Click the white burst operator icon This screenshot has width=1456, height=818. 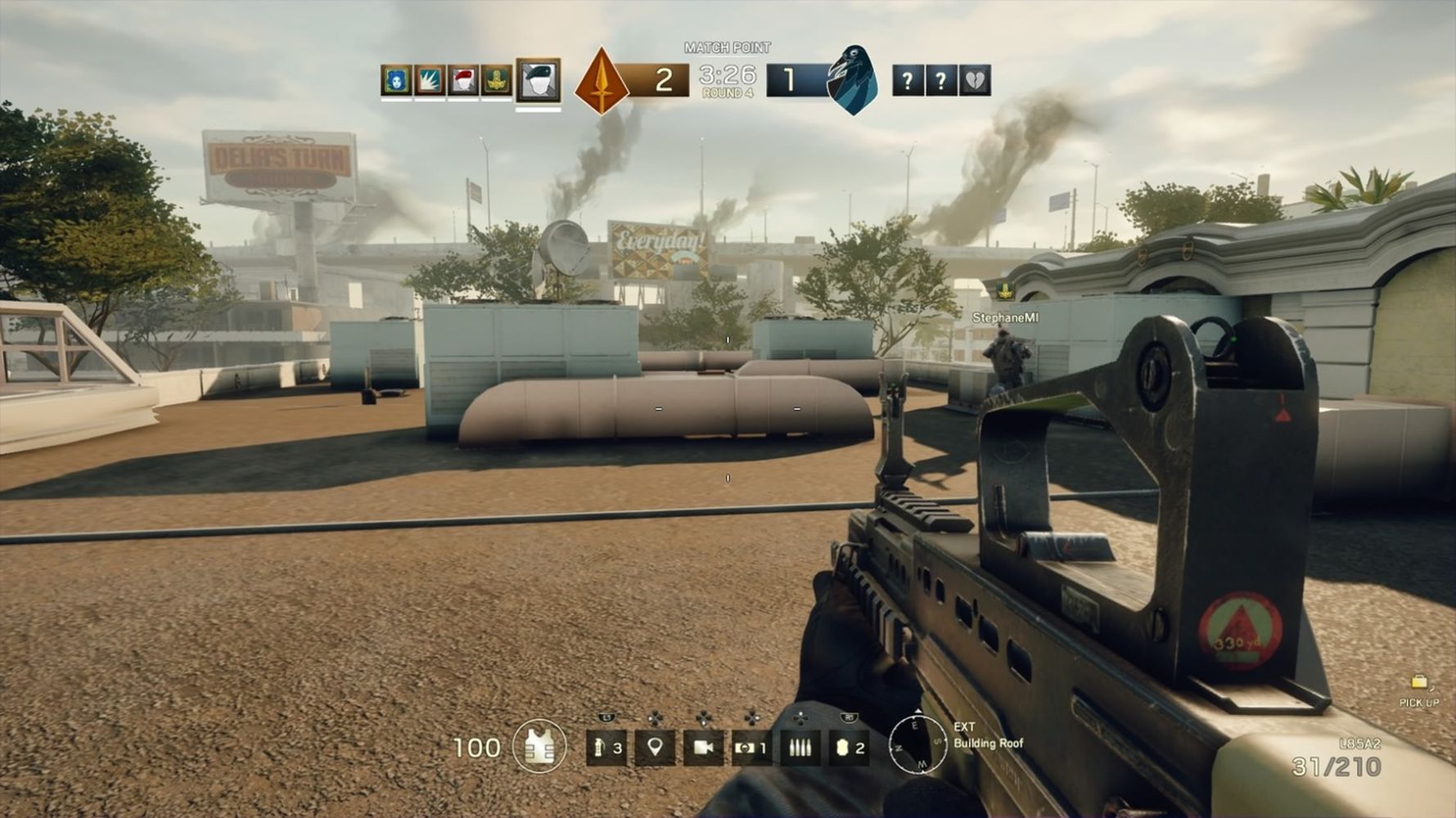(x=430, y=80)
